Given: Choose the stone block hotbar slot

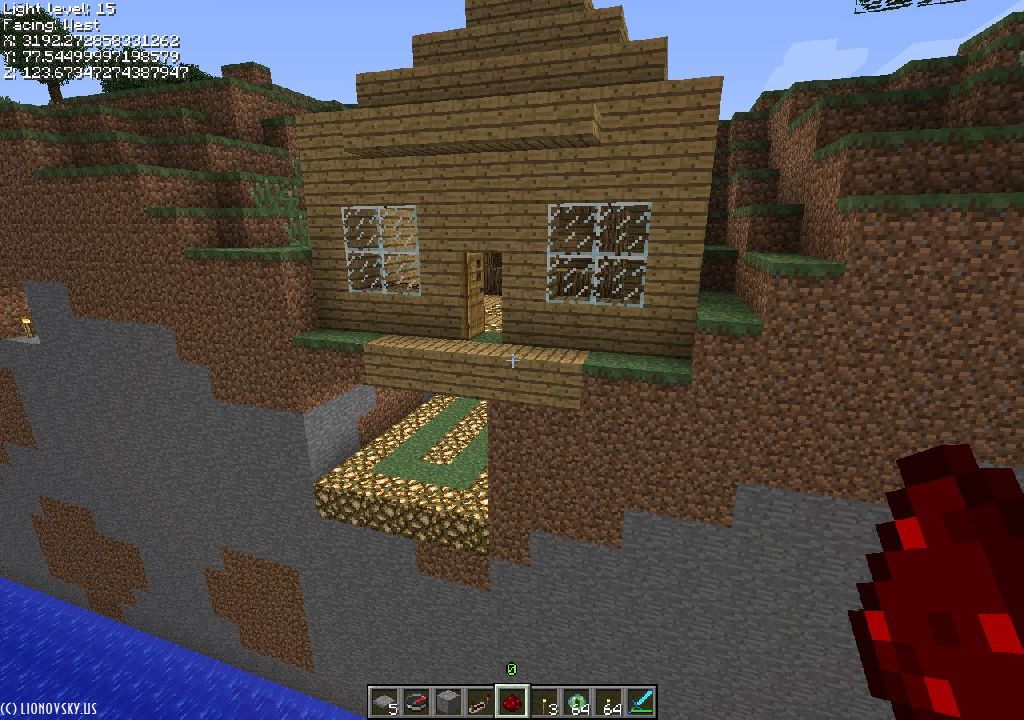Looking at the screenshot, I should pyautogui.click(x=448, y=701).
